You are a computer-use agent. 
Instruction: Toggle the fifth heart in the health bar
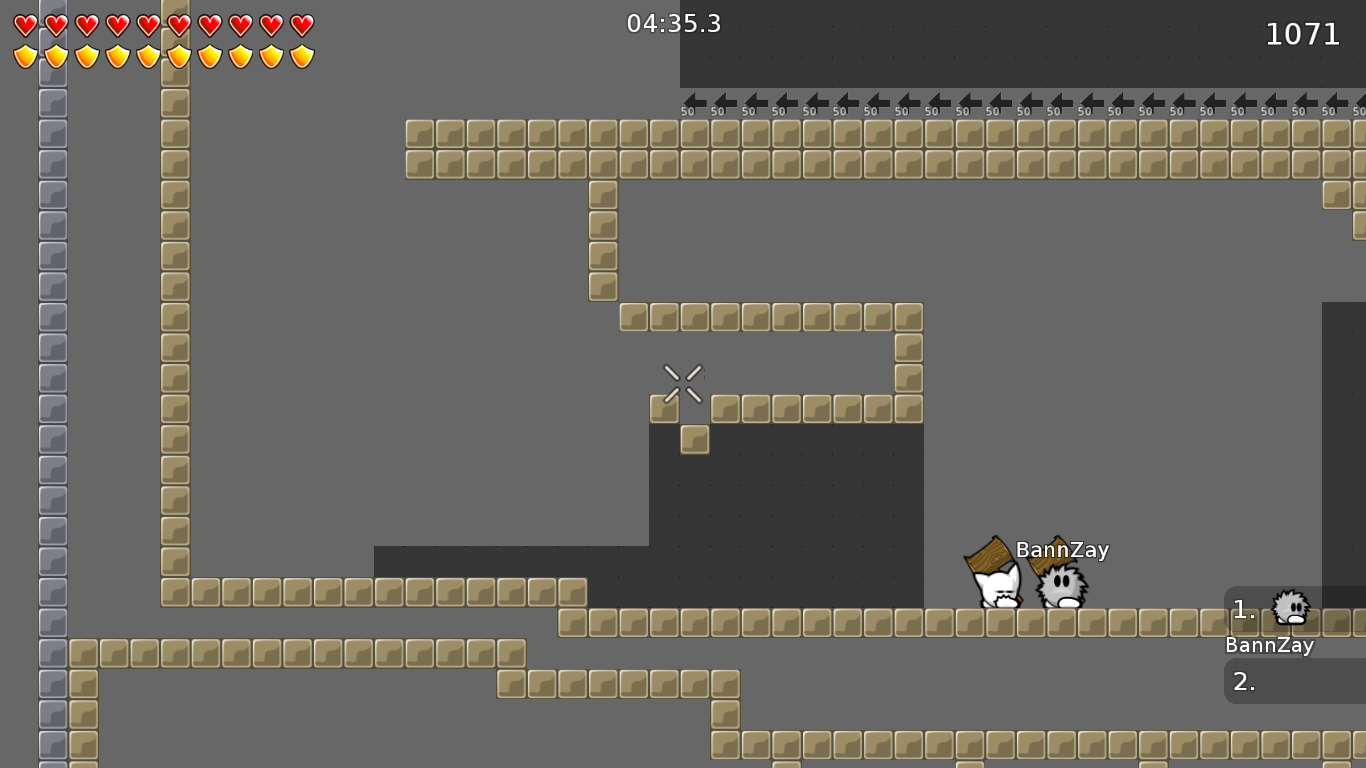point(147,26)
